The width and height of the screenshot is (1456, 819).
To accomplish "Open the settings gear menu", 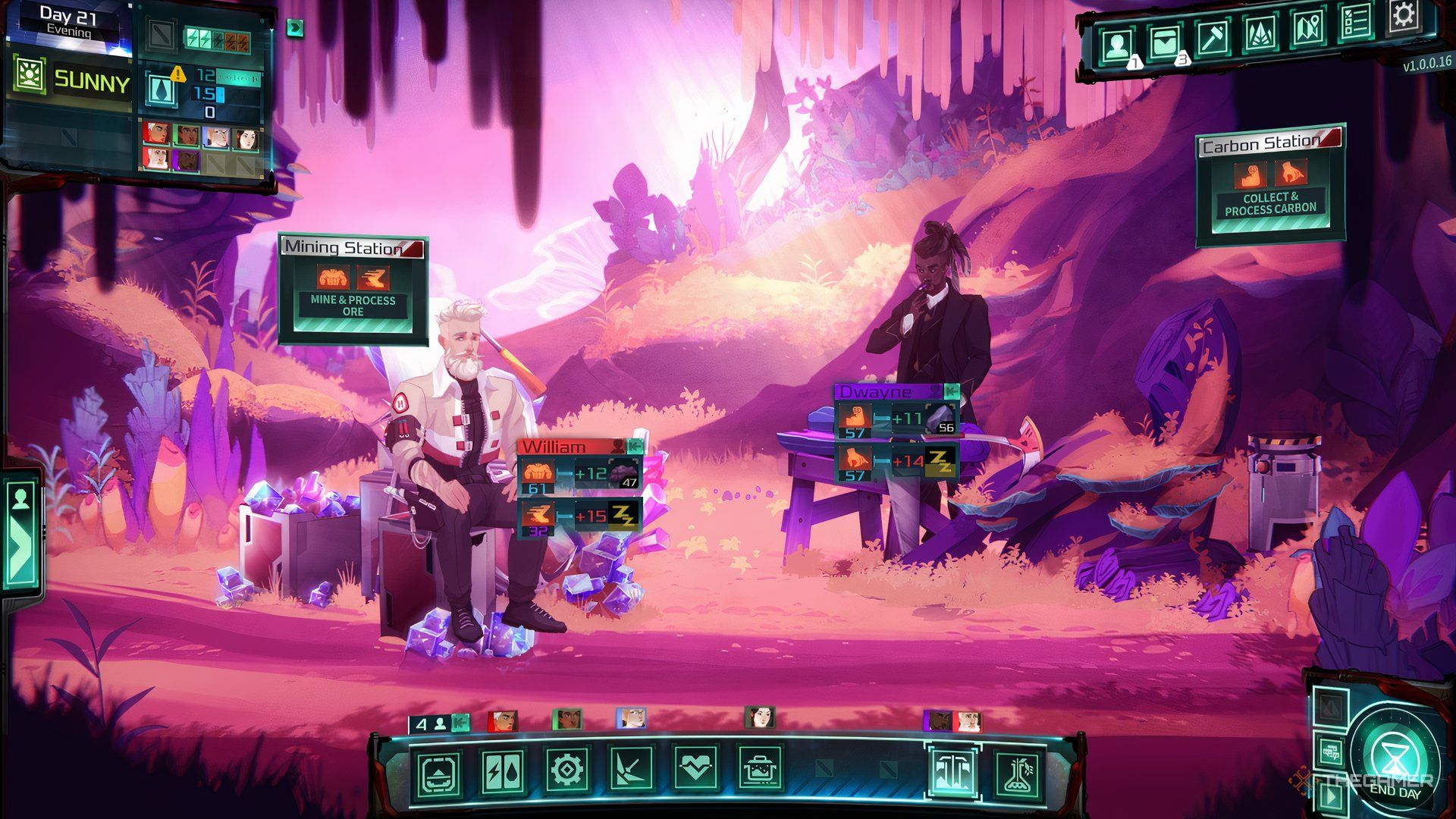I will [1403, 17].
